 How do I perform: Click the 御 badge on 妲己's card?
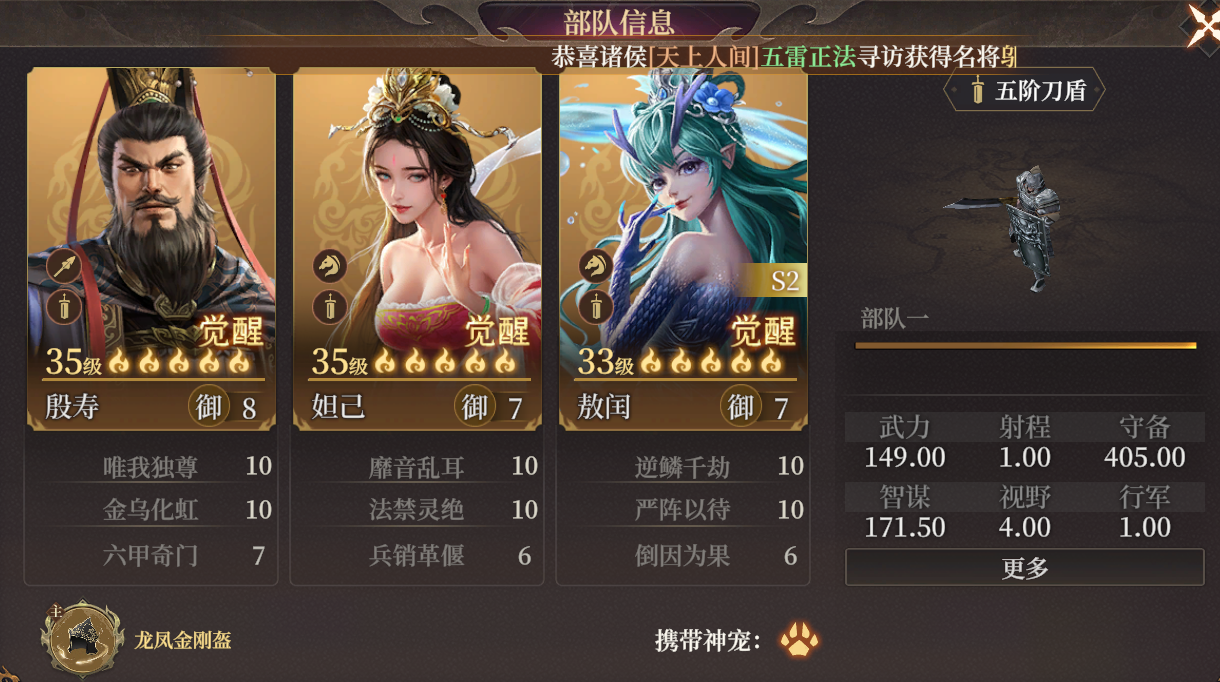point(474,407)
